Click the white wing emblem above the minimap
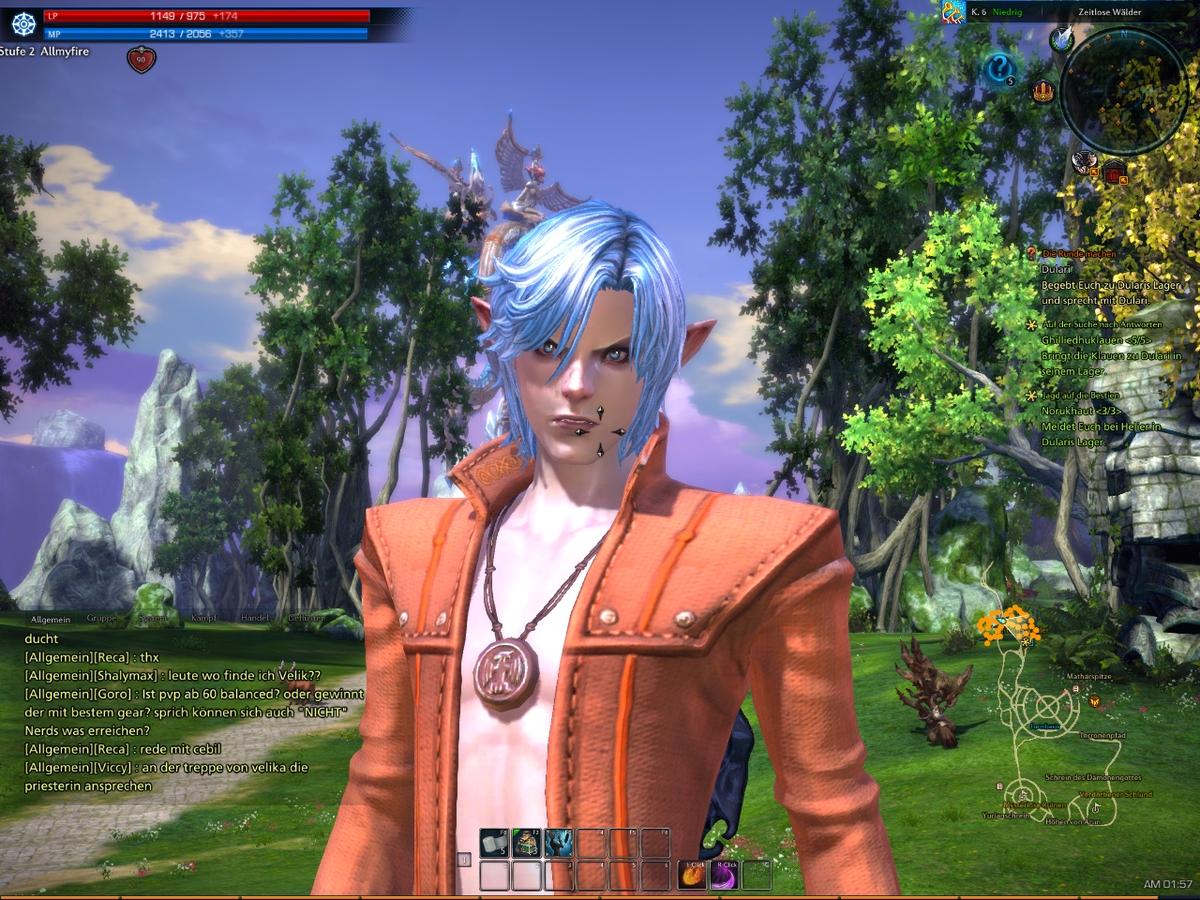This screenshot has width=1200, height=900. [x=1061, y=39]
